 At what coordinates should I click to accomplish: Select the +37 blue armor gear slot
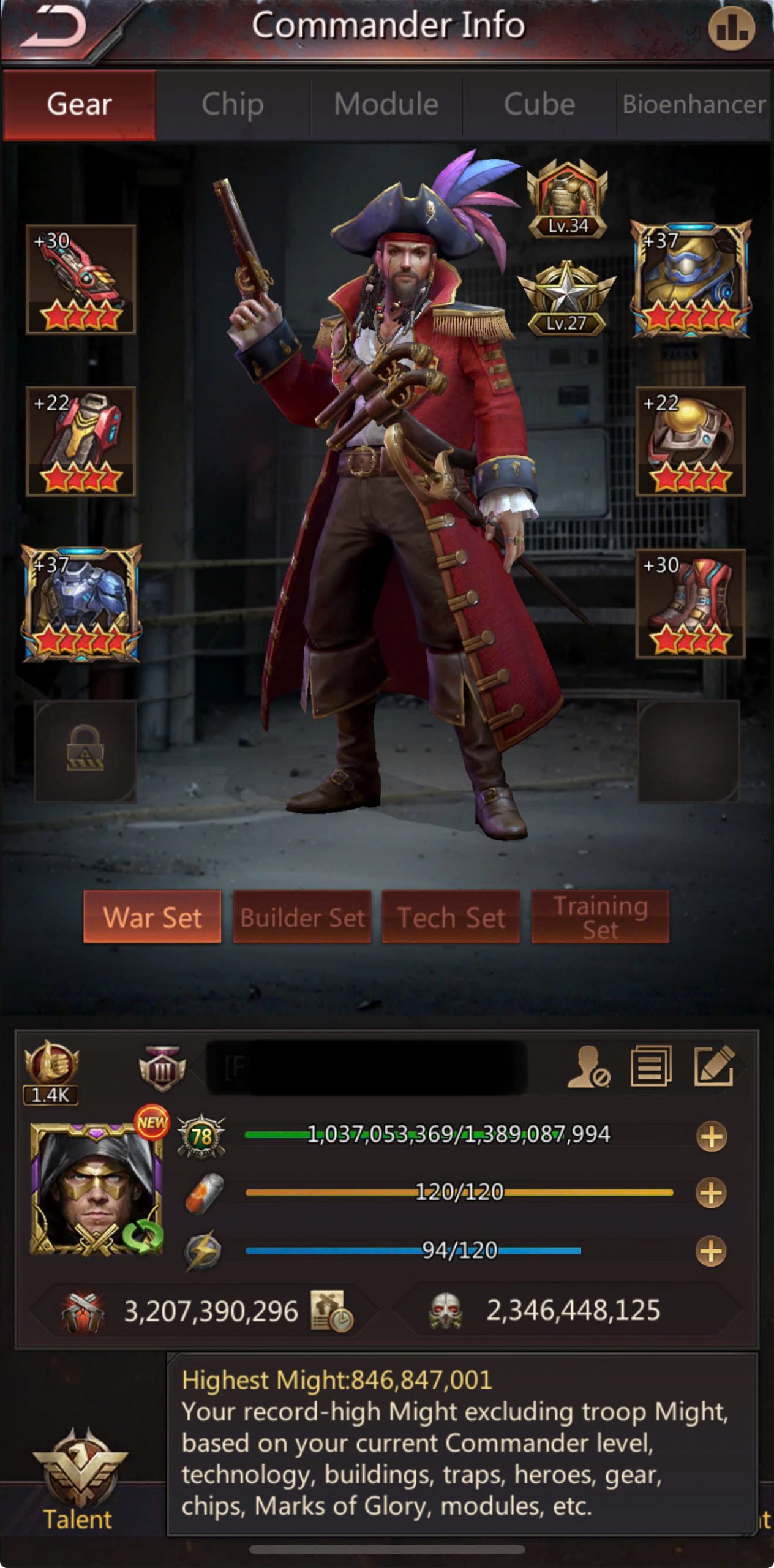pos(81,604)
